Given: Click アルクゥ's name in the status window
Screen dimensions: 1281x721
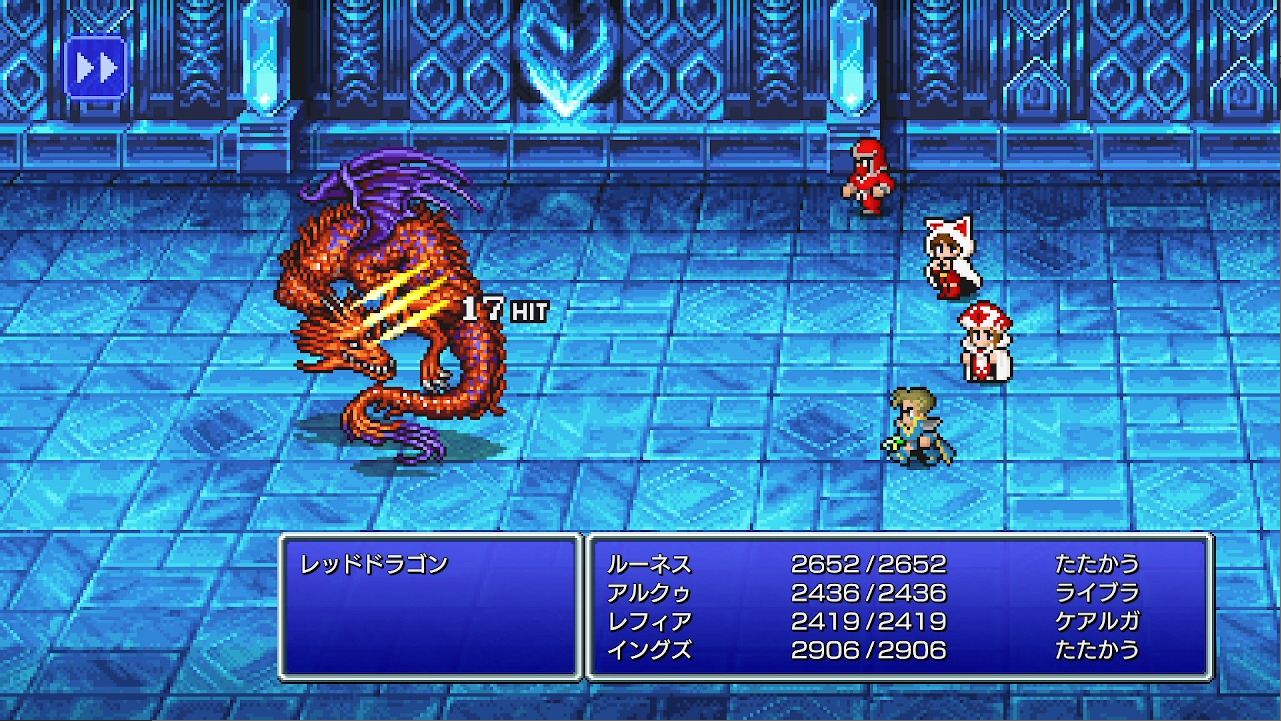Looking at the screenshot, I should point(650,592).
